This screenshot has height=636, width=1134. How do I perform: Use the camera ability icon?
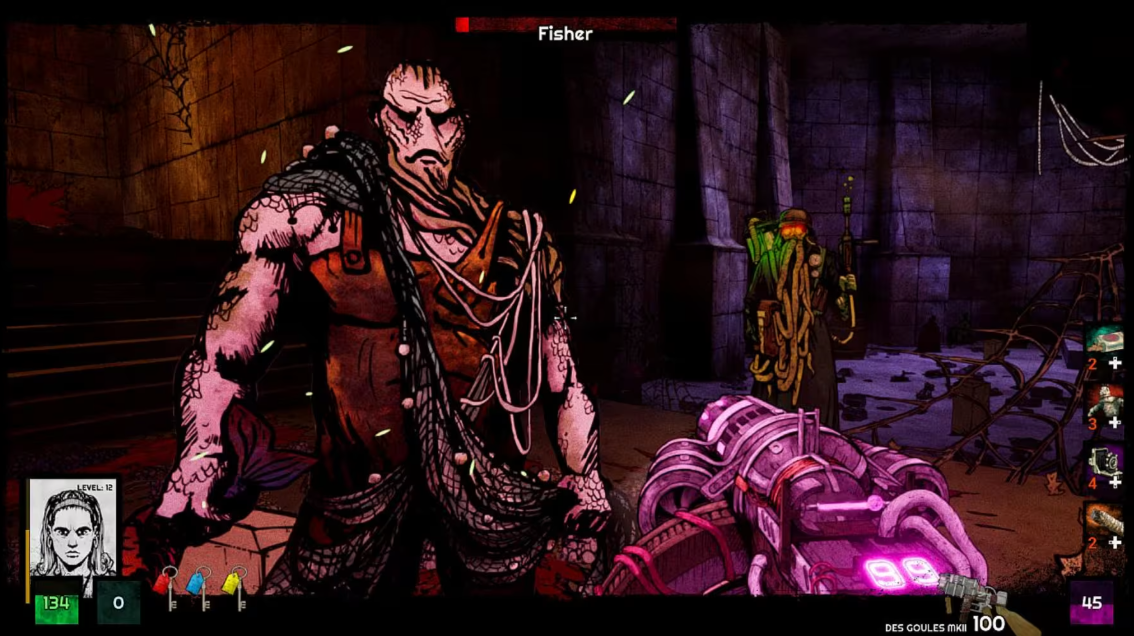pyautogui.click(x=1104, y=462)
